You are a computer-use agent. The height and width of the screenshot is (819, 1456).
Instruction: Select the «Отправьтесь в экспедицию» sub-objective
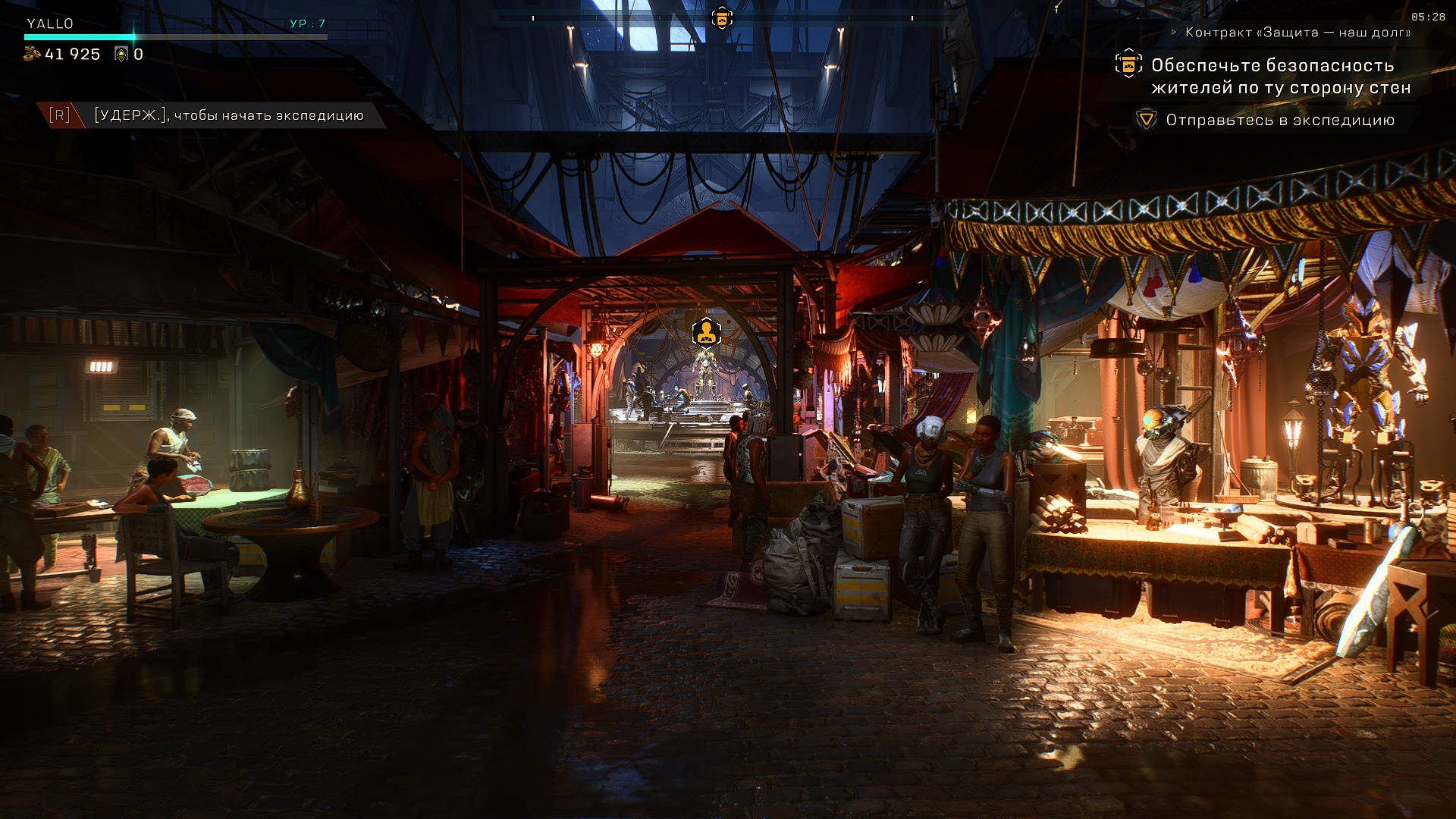(1280, 121)
